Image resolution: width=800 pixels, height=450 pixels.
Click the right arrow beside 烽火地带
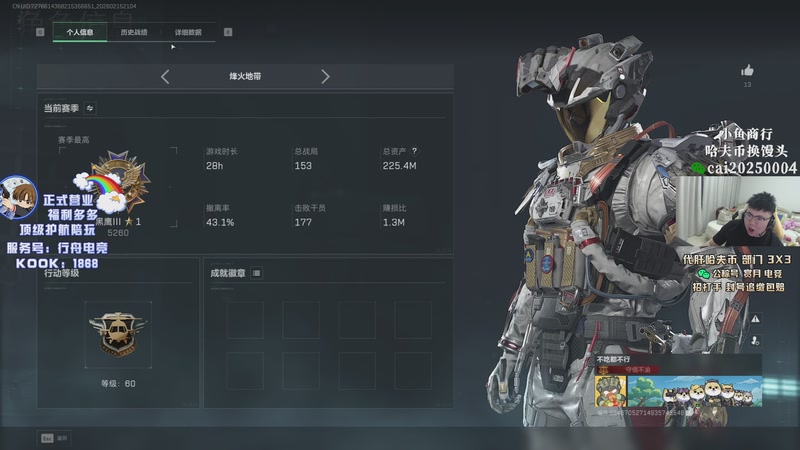(x=325, y=76)
